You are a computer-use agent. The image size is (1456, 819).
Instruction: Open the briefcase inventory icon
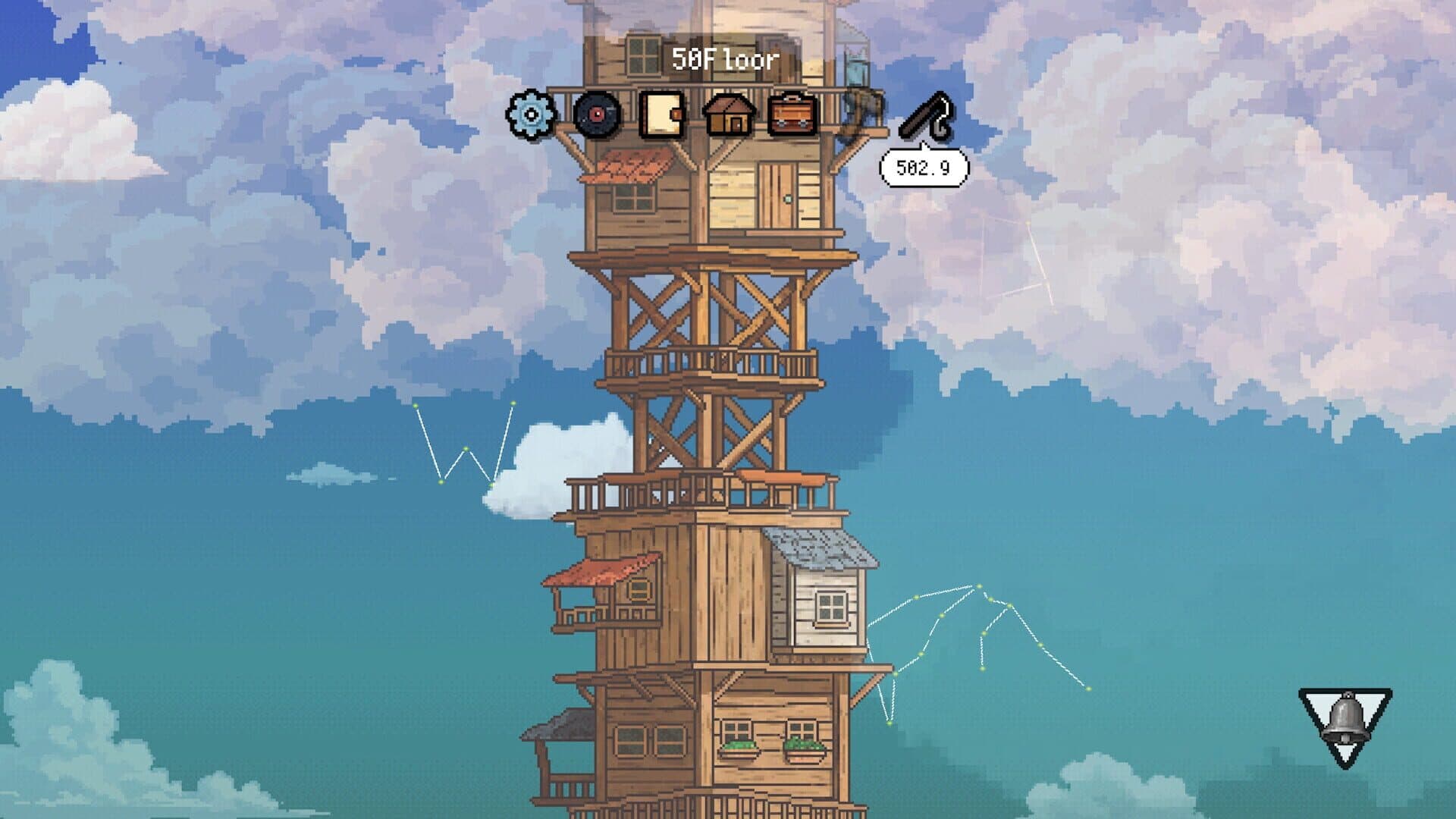pyautogui.click(x=792, y=115)
